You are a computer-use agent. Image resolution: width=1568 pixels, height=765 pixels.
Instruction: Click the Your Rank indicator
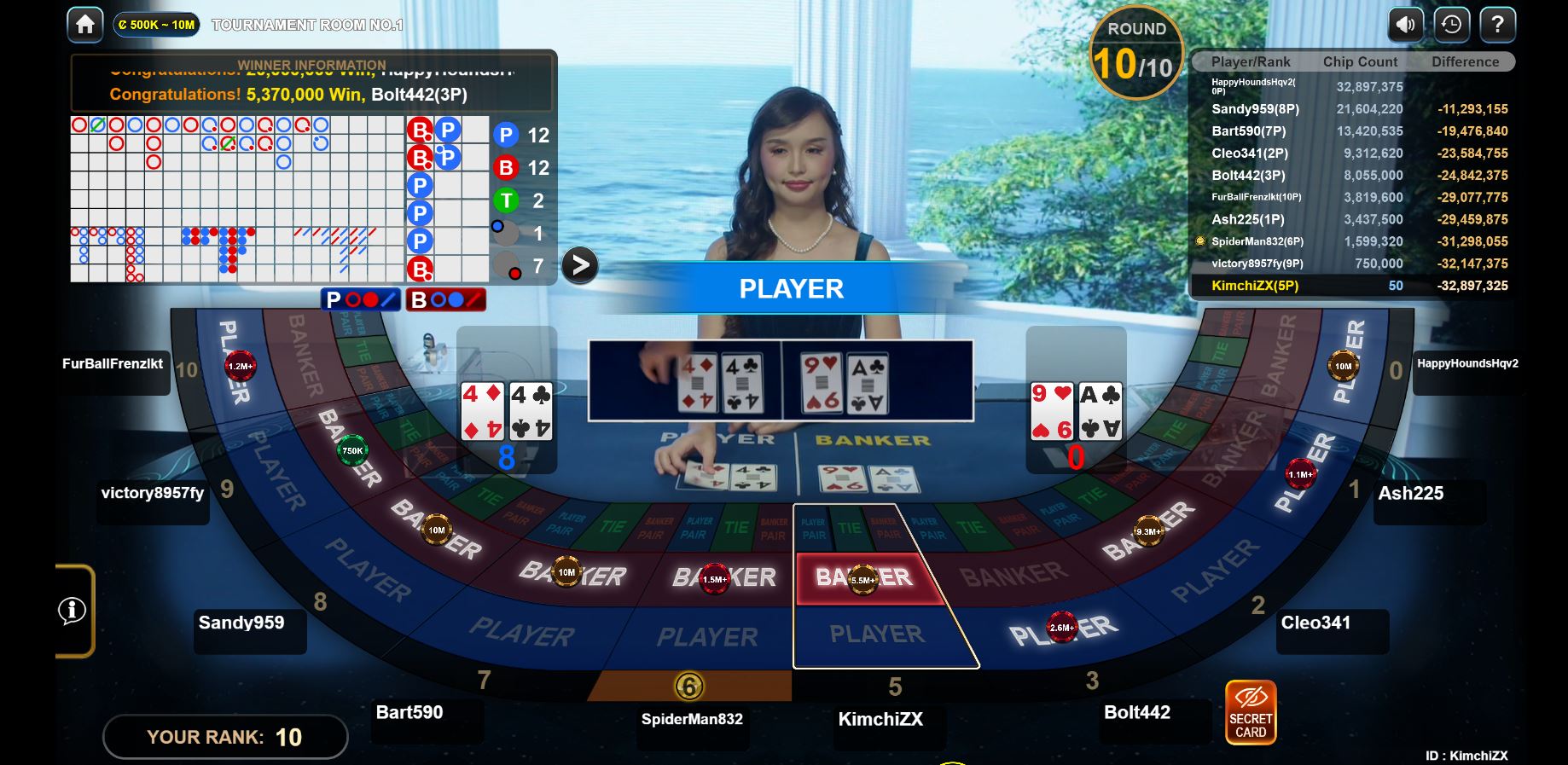click(x=225, y=737)
